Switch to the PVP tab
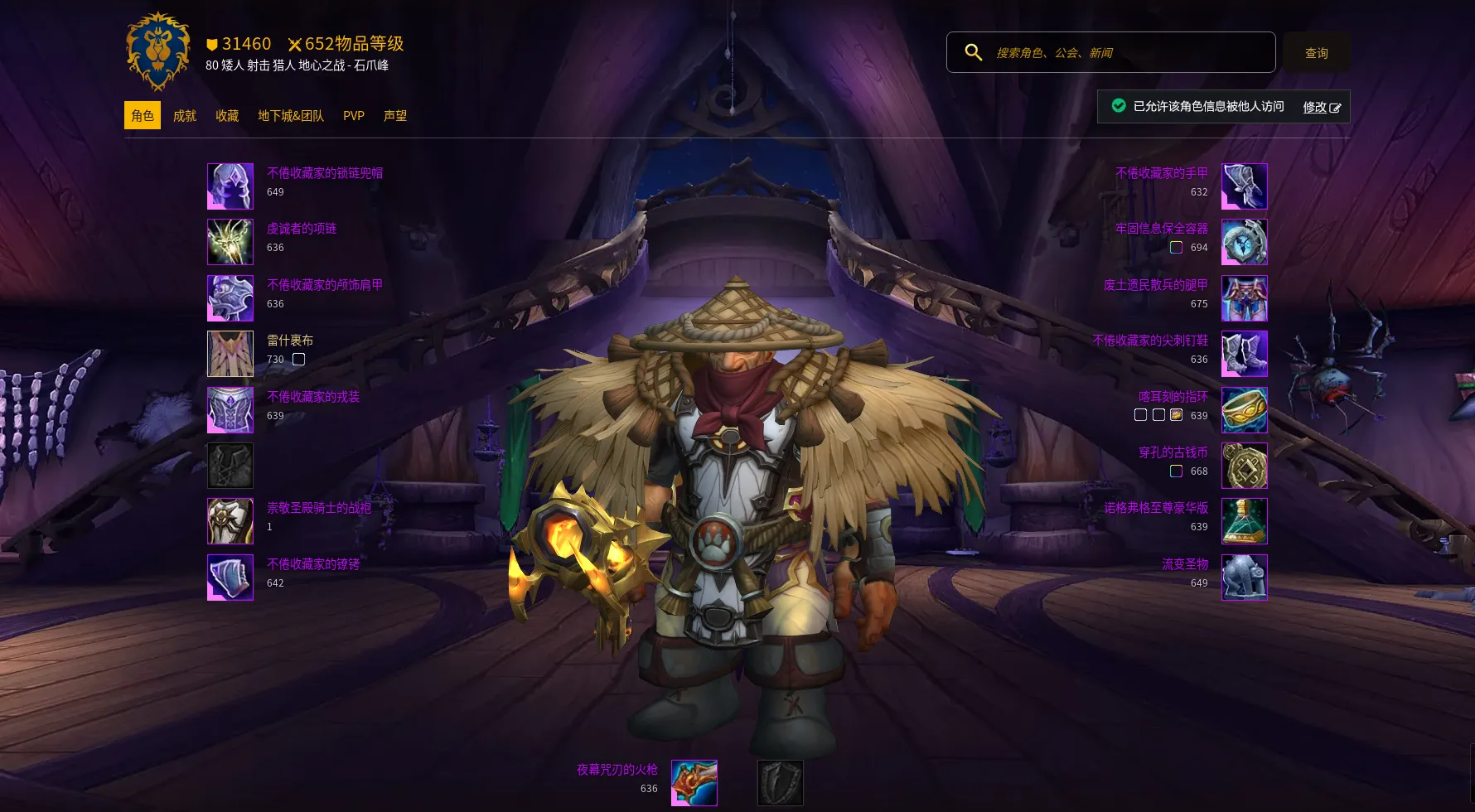The image size is (1475, 812). click(x=354, y=116)
